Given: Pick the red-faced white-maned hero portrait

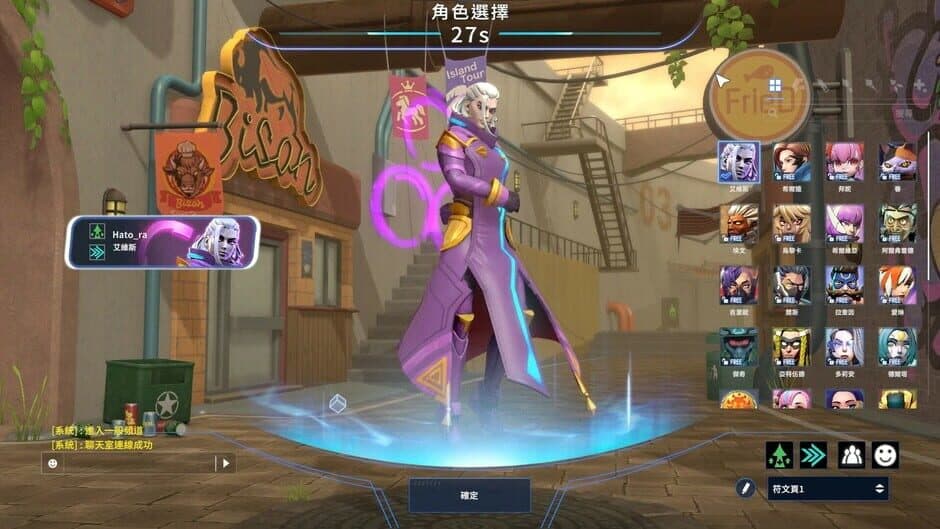Looking at the screenshot, I should click(x=738, y=223).
